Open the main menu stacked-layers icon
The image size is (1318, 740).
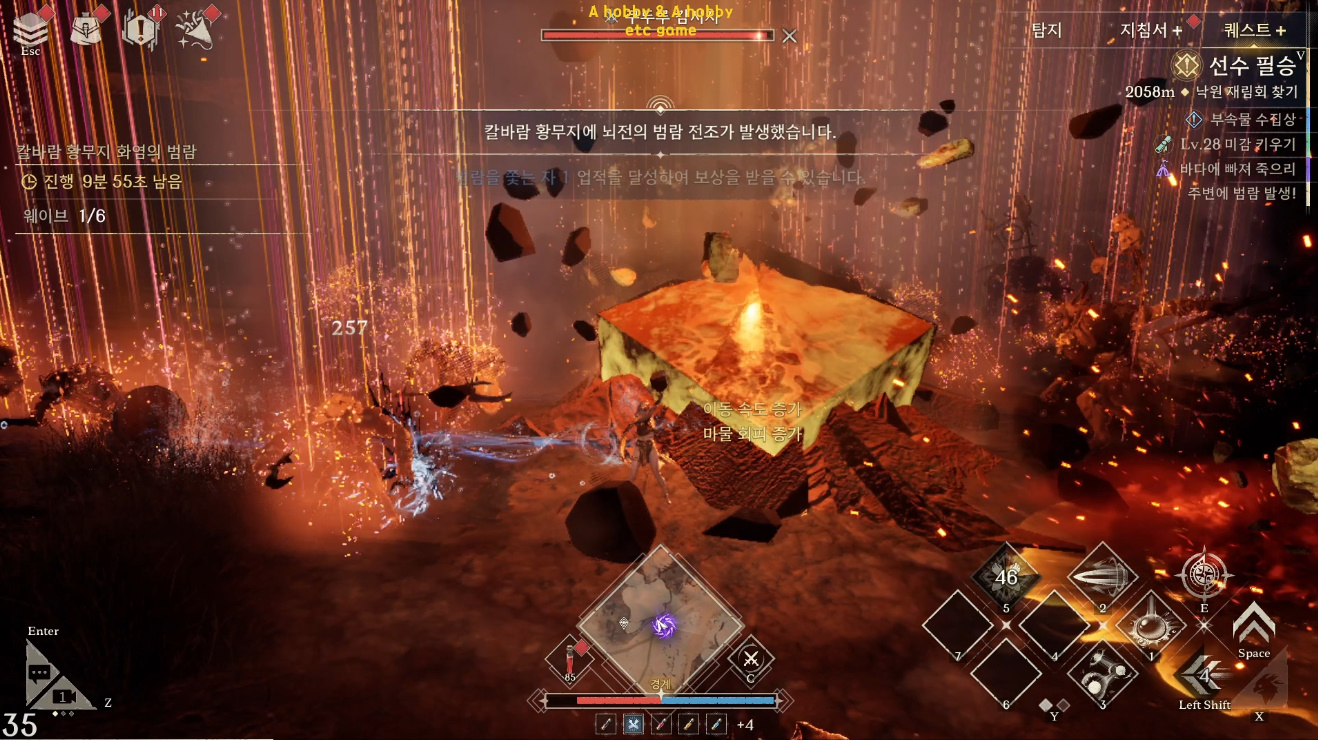[x=30, y=29]
